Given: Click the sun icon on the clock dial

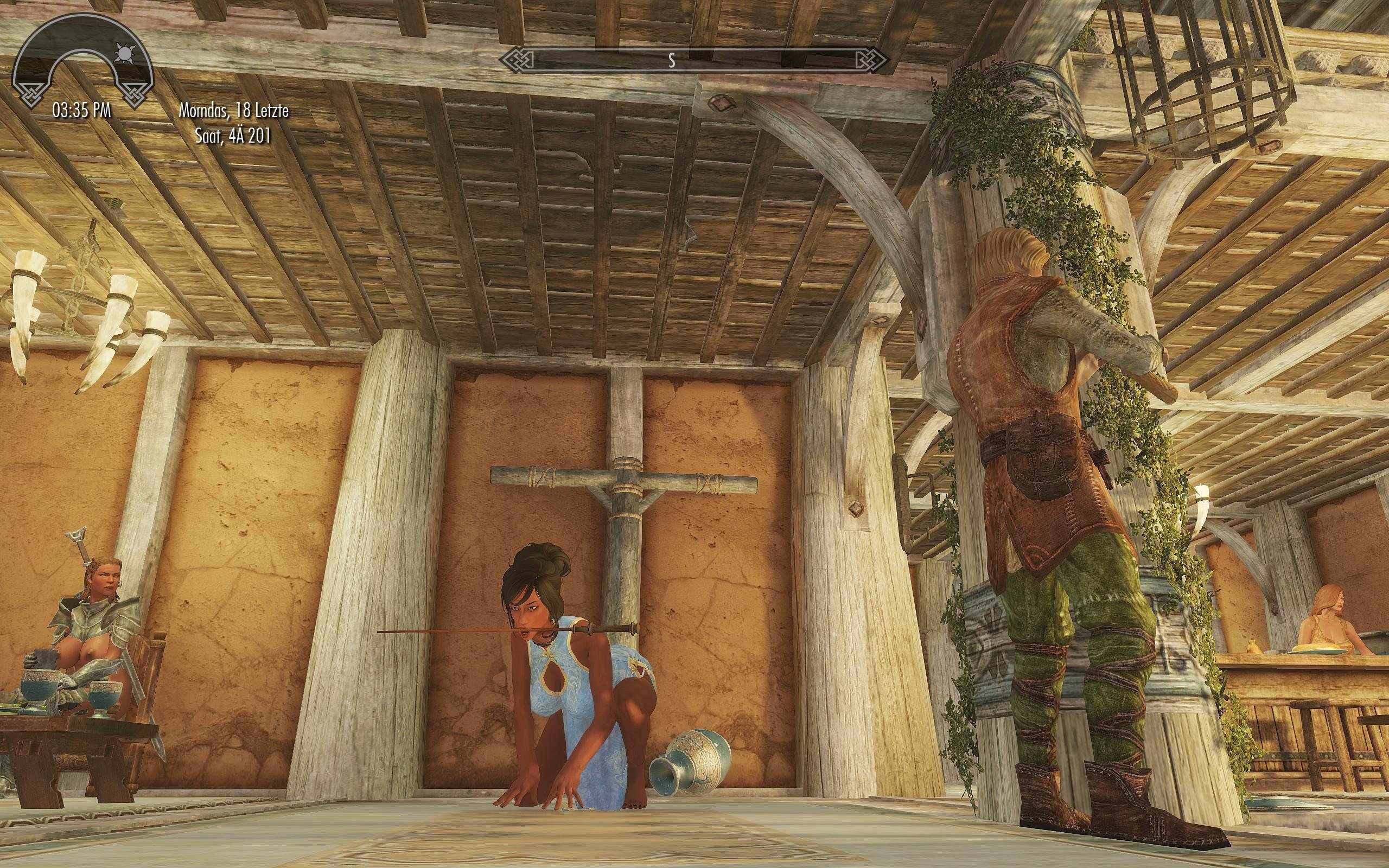Looking at the screenshot, I should [x=123, y=53].
